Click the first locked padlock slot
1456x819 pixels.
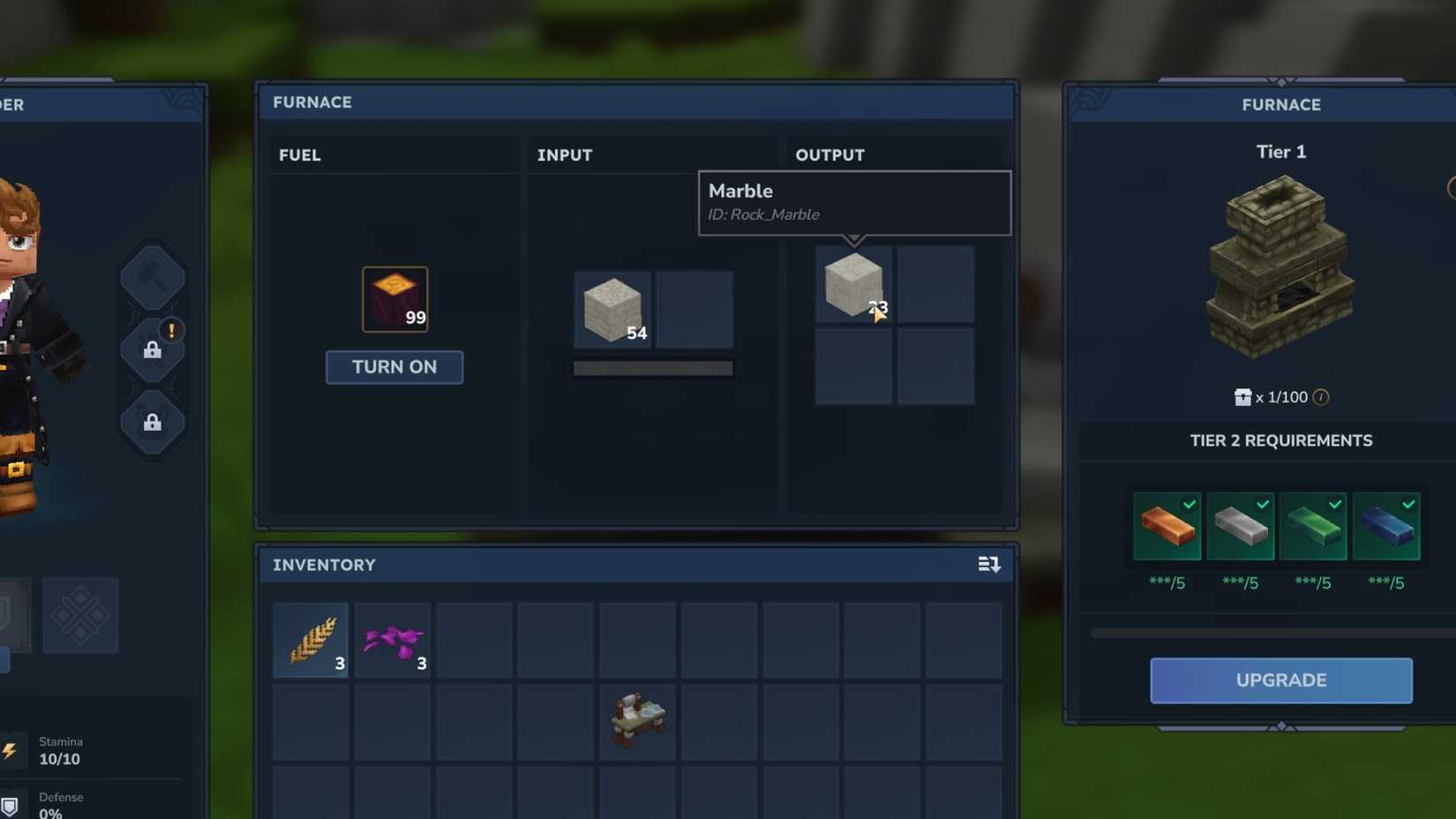[152, 349]
